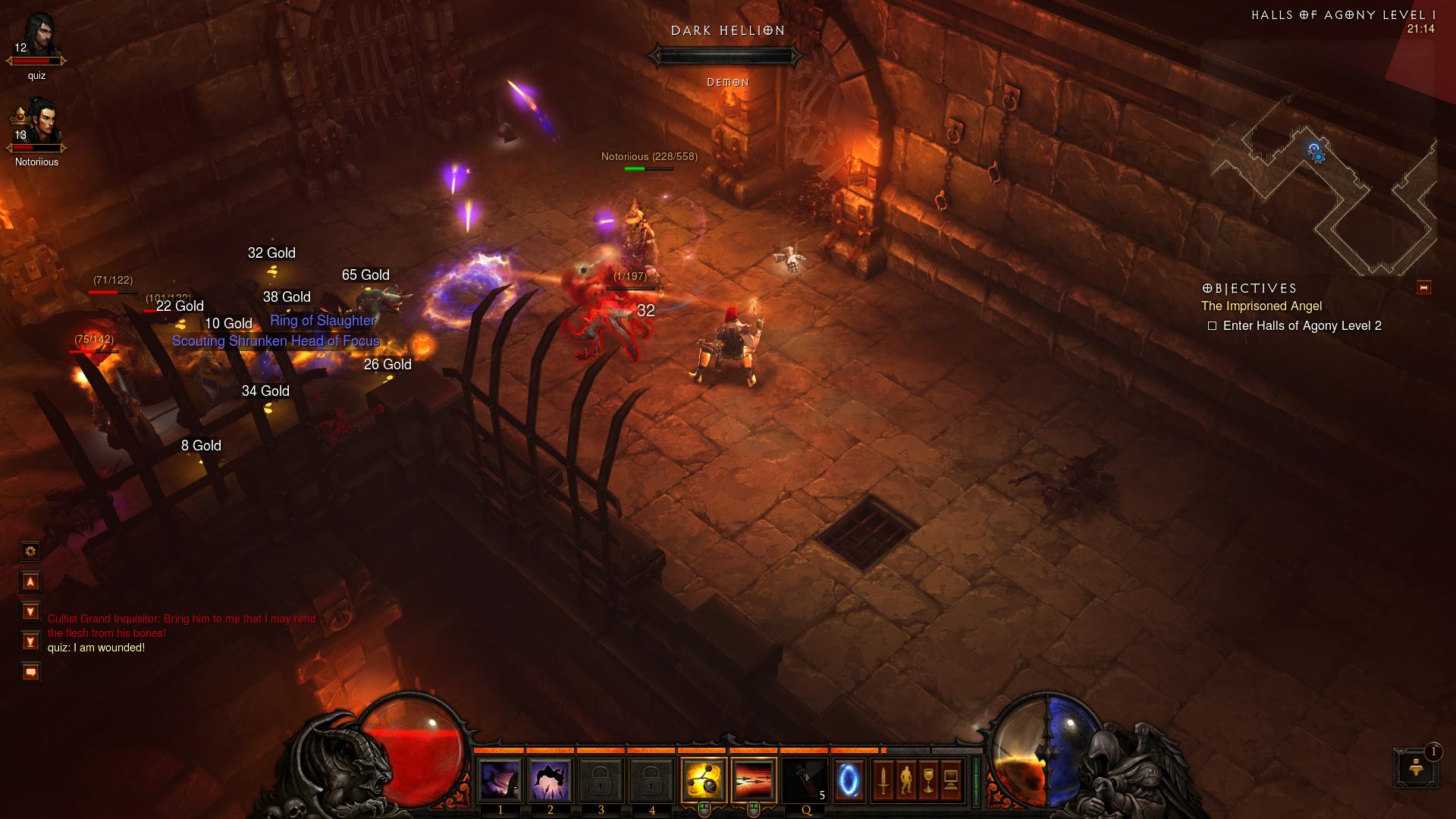The height and width of the screenshot is (819, 1456).
Task: Use the Vault skill in slot 2
Action: click(550, 780)
